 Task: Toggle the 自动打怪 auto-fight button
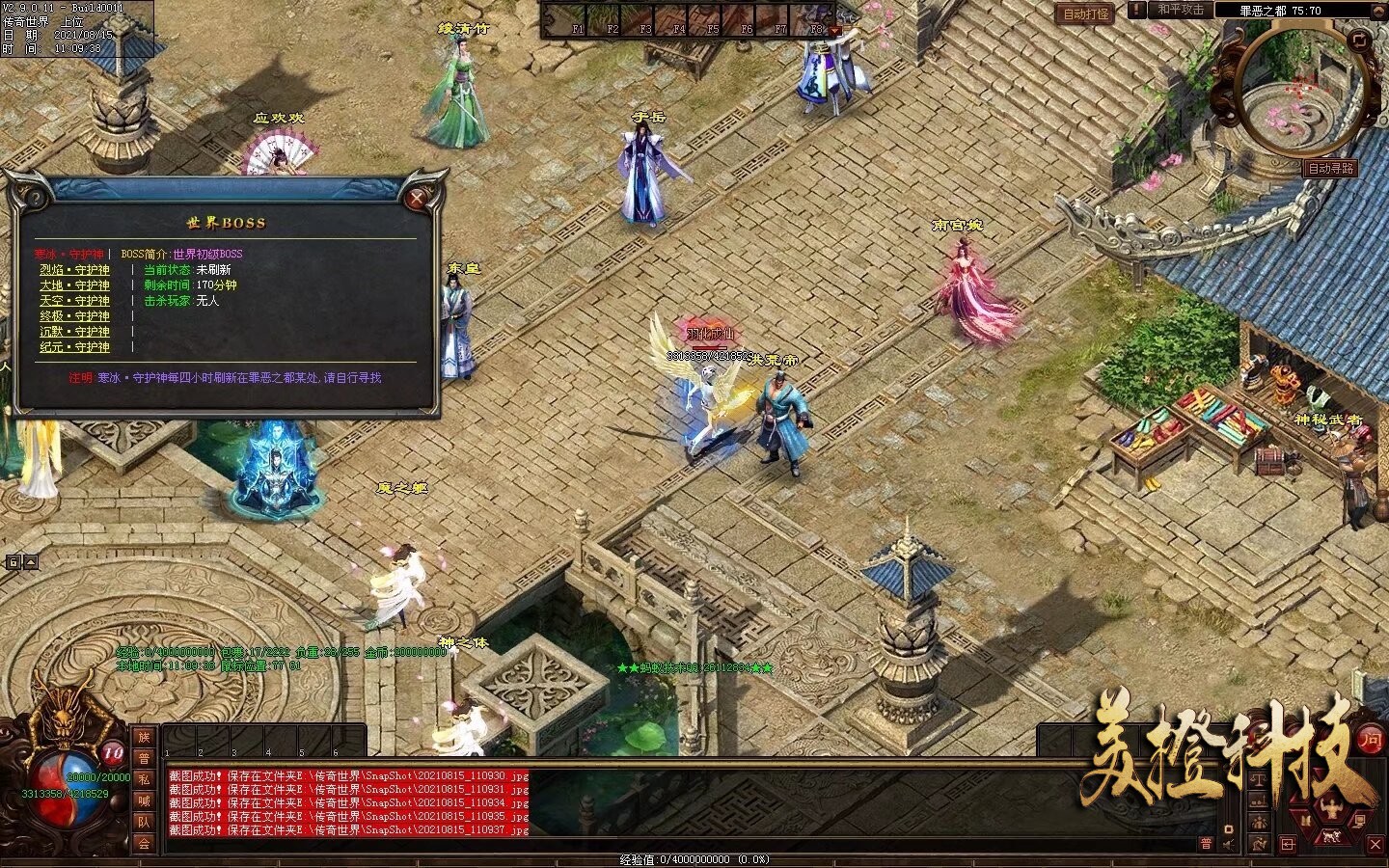(x=1086, y=14)
